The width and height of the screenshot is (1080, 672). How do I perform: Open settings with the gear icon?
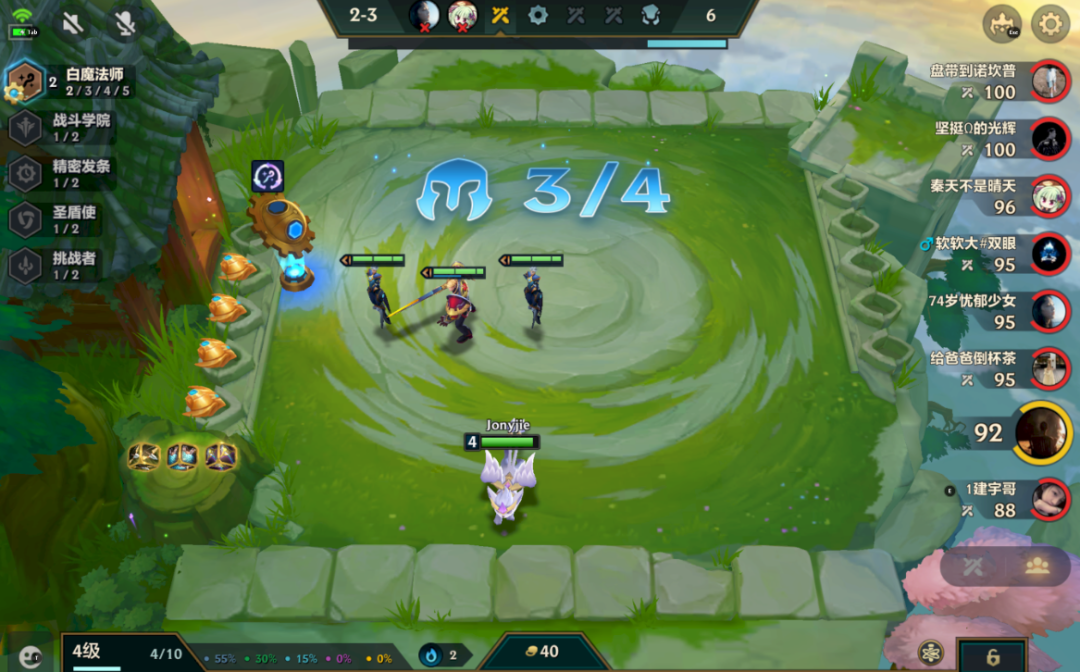pos(1050,24)
